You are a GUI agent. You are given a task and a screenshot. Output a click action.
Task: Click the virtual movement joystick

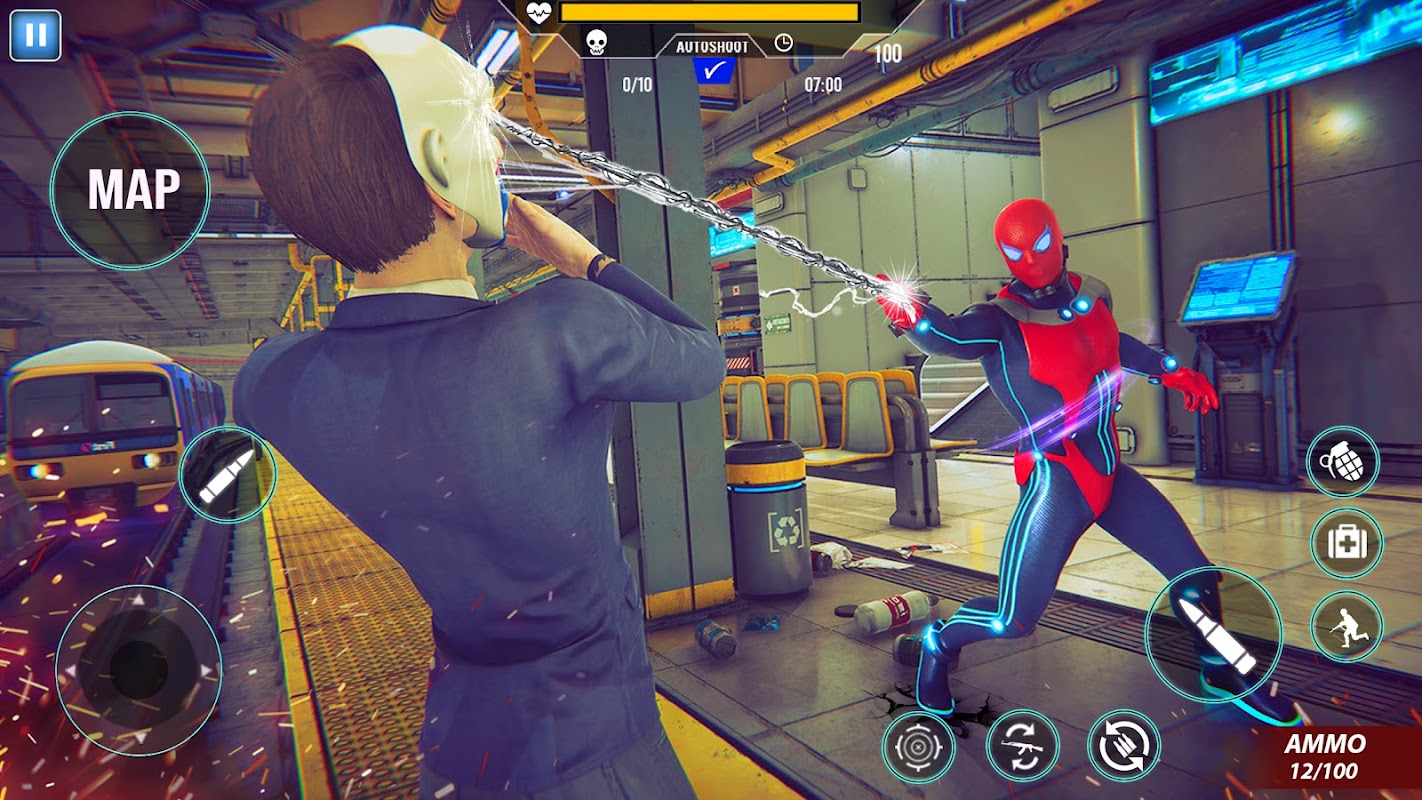(x=138, y=670)
